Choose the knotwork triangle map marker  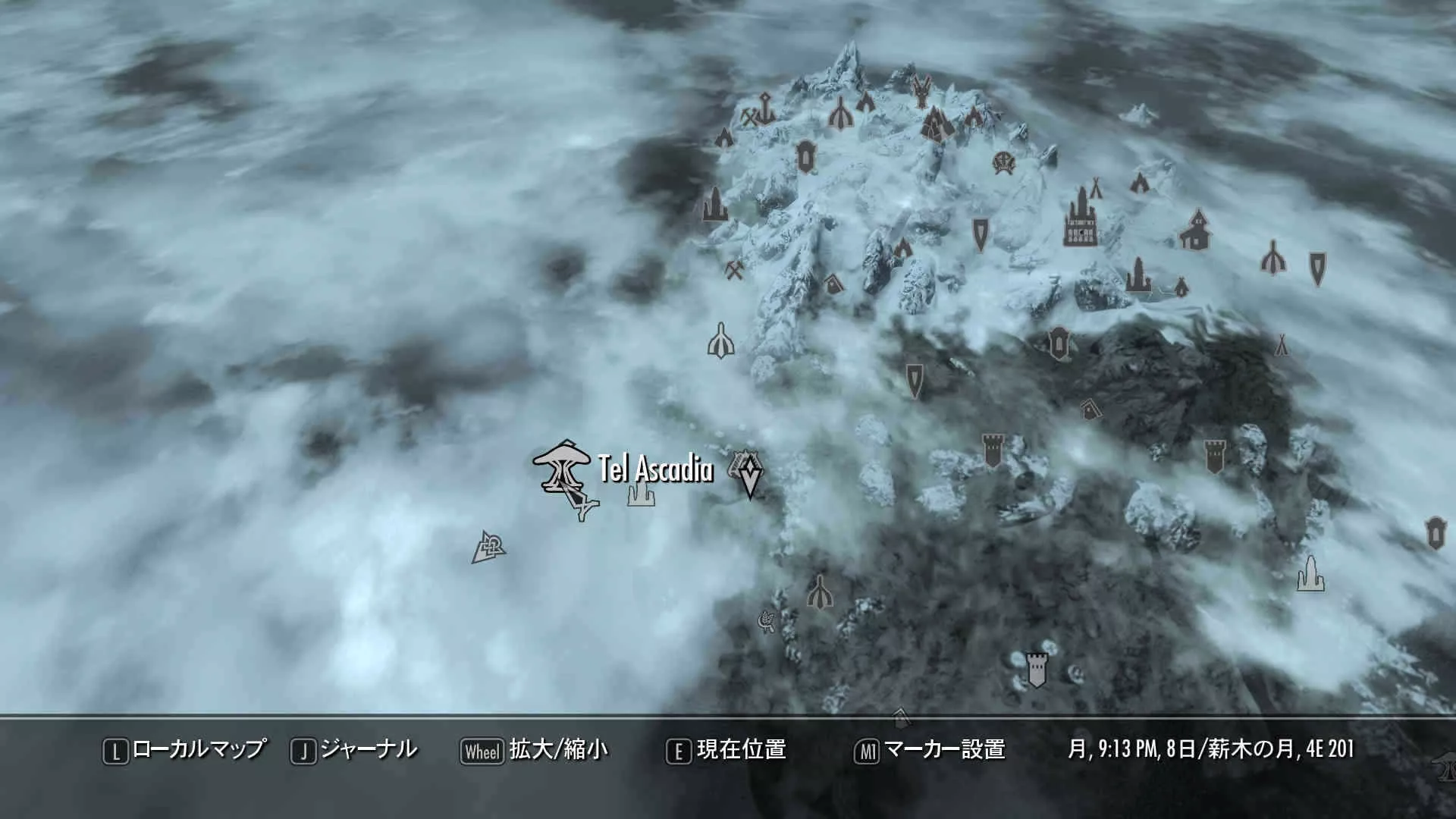tap(488, 548)
